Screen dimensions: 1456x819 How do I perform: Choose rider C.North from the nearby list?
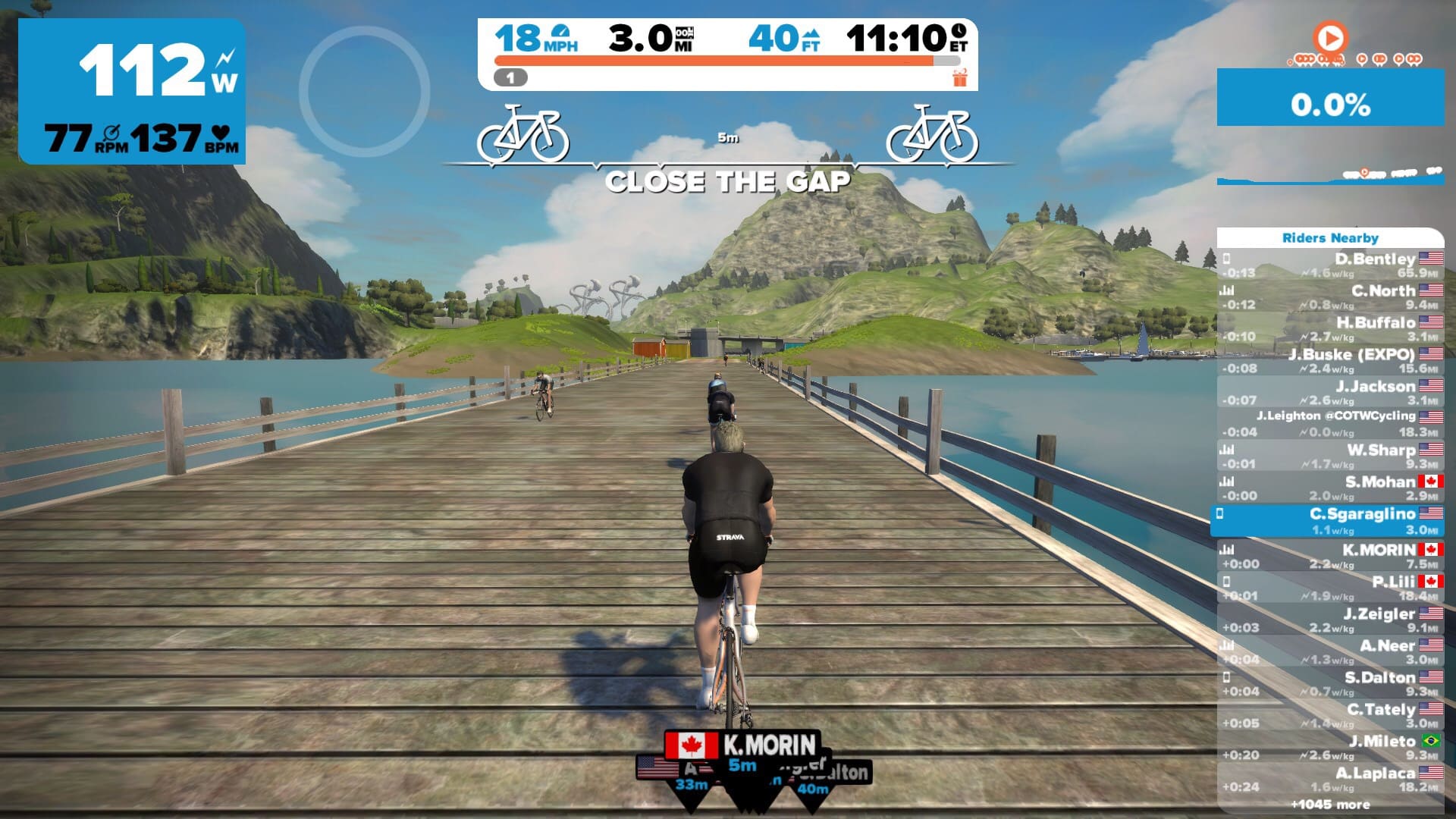pos(1330,297)
